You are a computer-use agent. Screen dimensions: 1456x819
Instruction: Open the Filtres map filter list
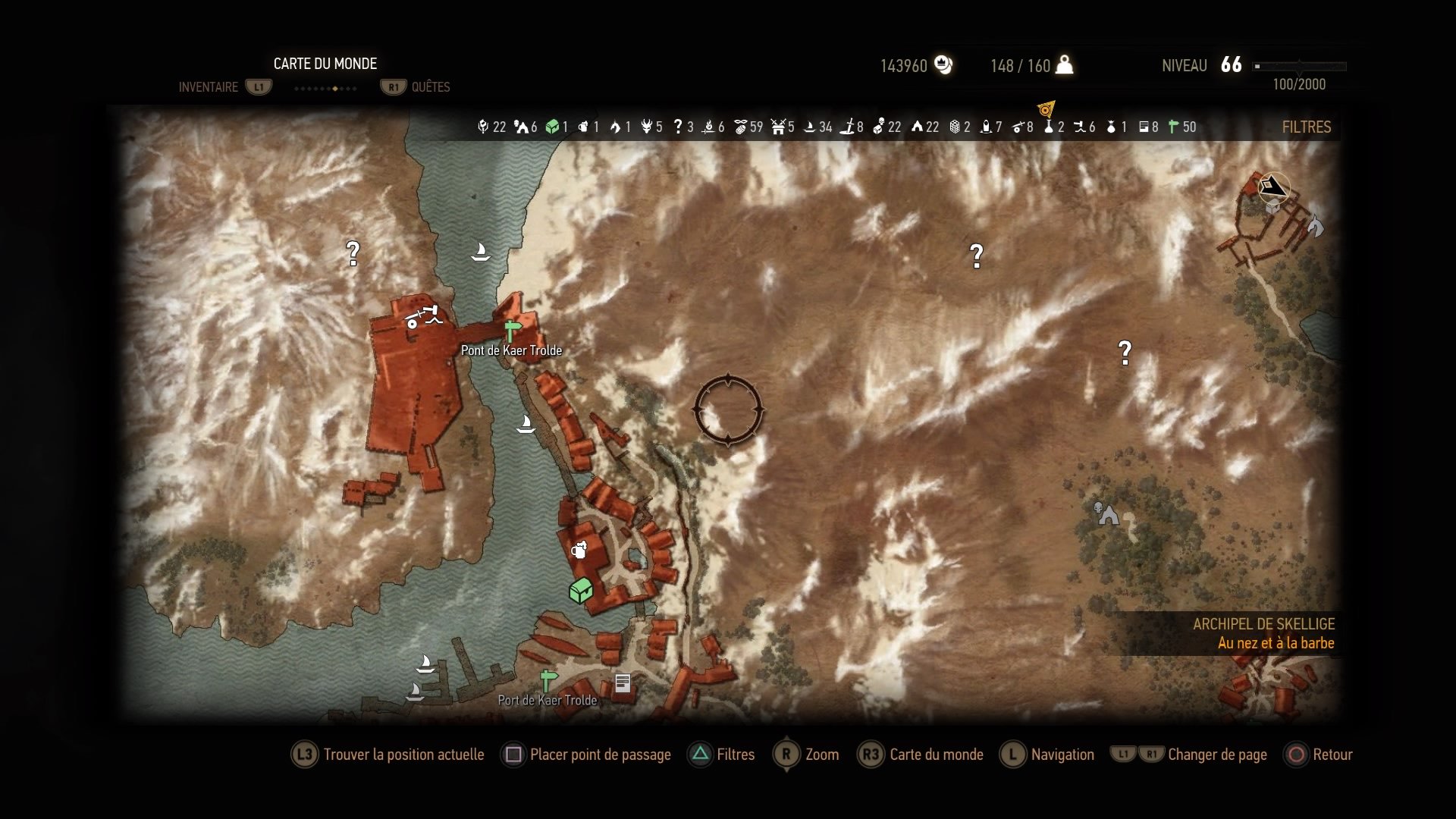pyautogui.click(x=1306, y=127)
